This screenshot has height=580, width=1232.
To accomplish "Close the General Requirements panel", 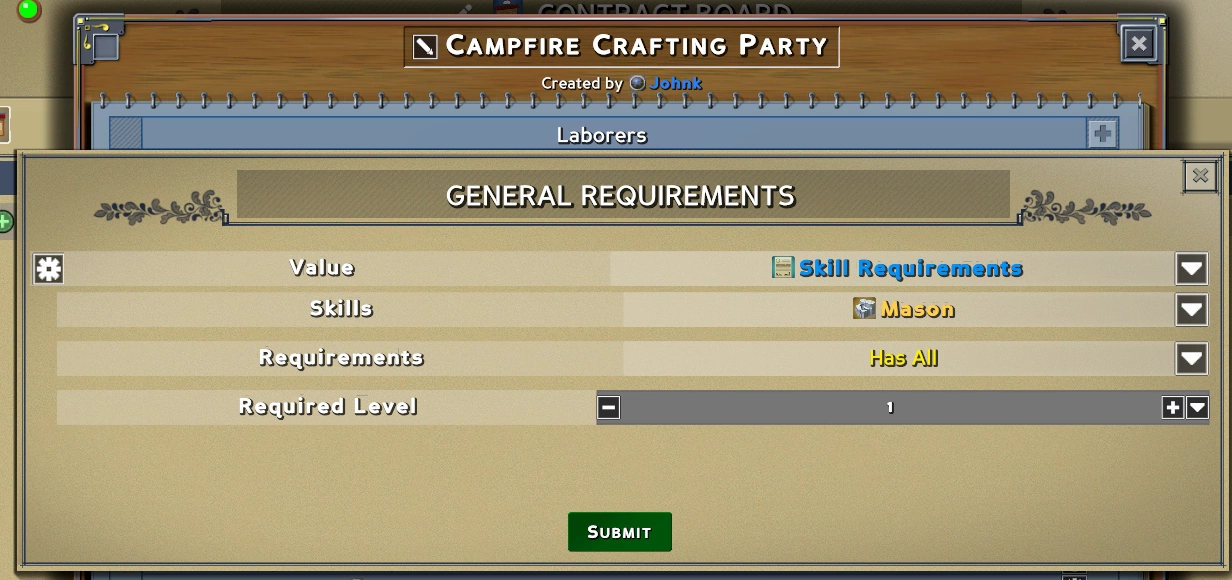I will coord(1200,176).
